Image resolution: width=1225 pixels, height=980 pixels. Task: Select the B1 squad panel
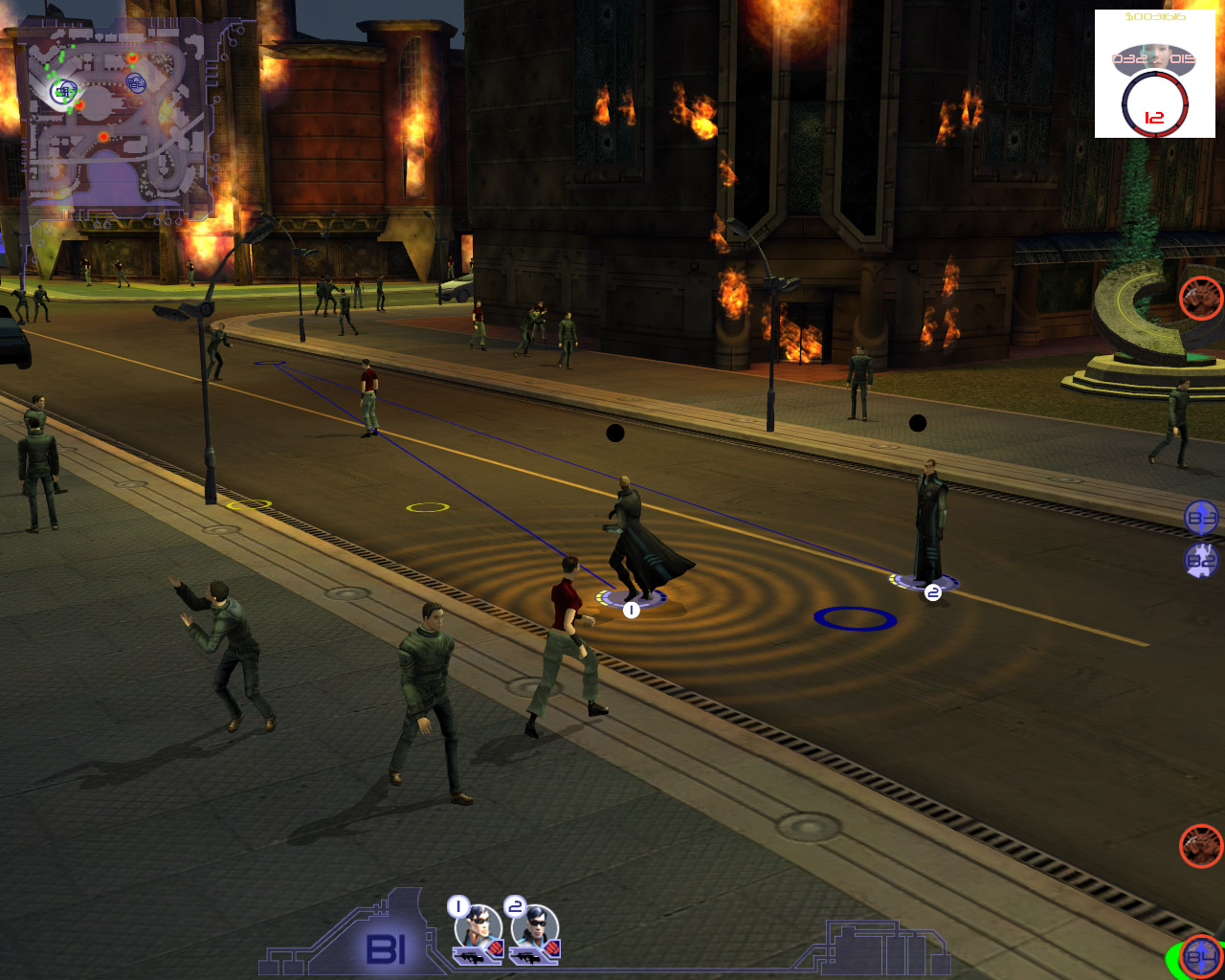coord(387,948)
